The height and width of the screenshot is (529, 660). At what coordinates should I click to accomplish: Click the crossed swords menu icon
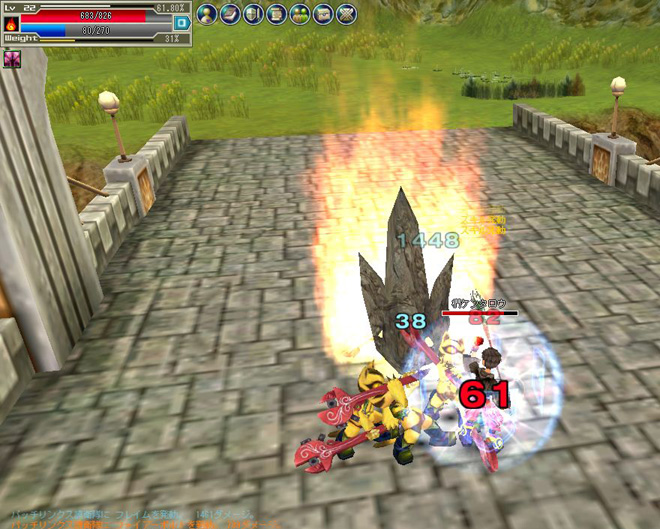tap(345, 14)
